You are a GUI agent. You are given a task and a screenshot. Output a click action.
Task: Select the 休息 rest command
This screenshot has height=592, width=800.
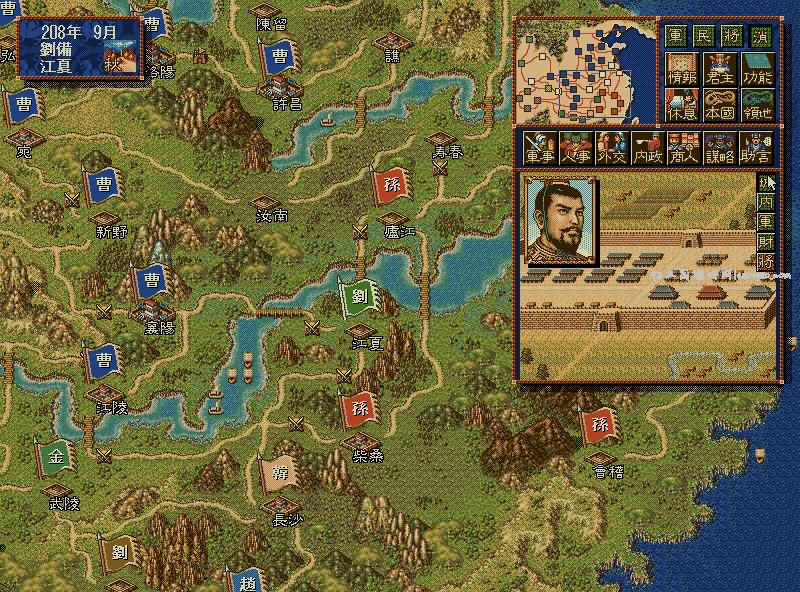[x=682, y=105]
